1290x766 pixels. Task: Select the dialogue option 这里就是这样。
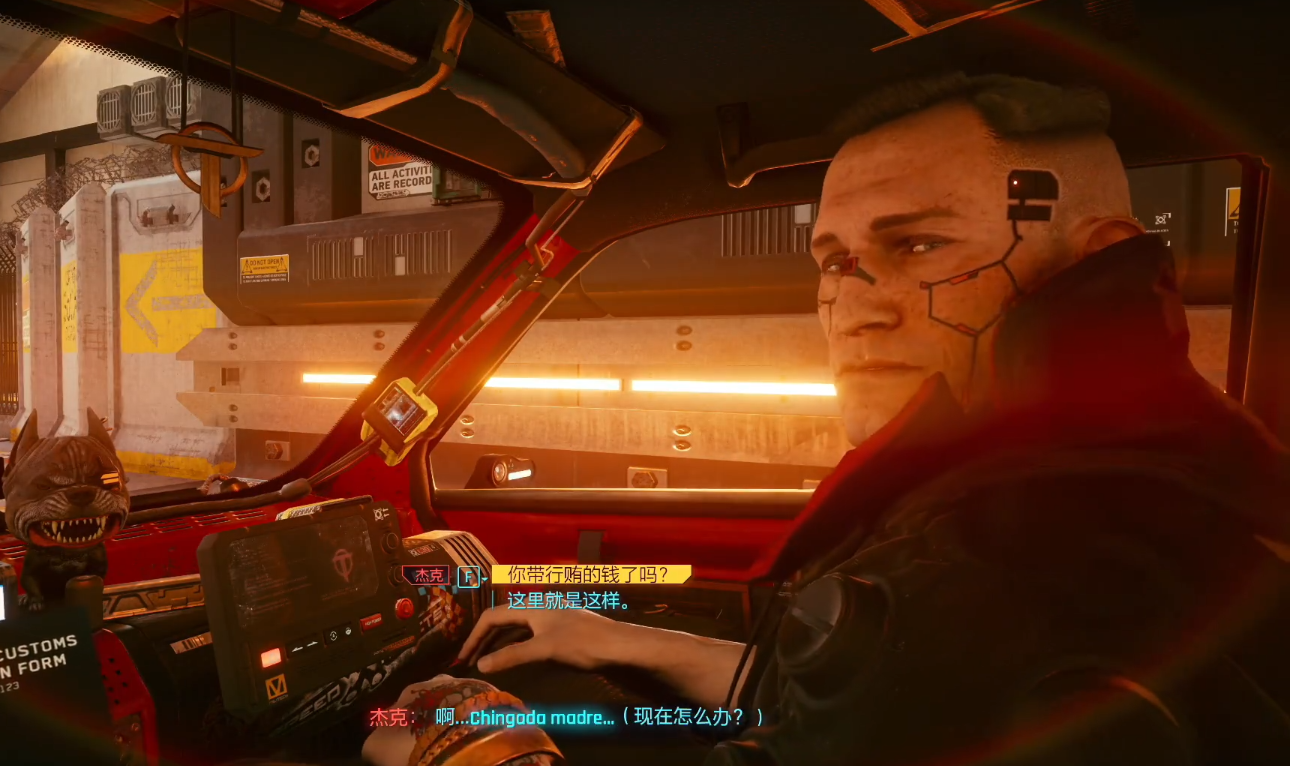568,601
